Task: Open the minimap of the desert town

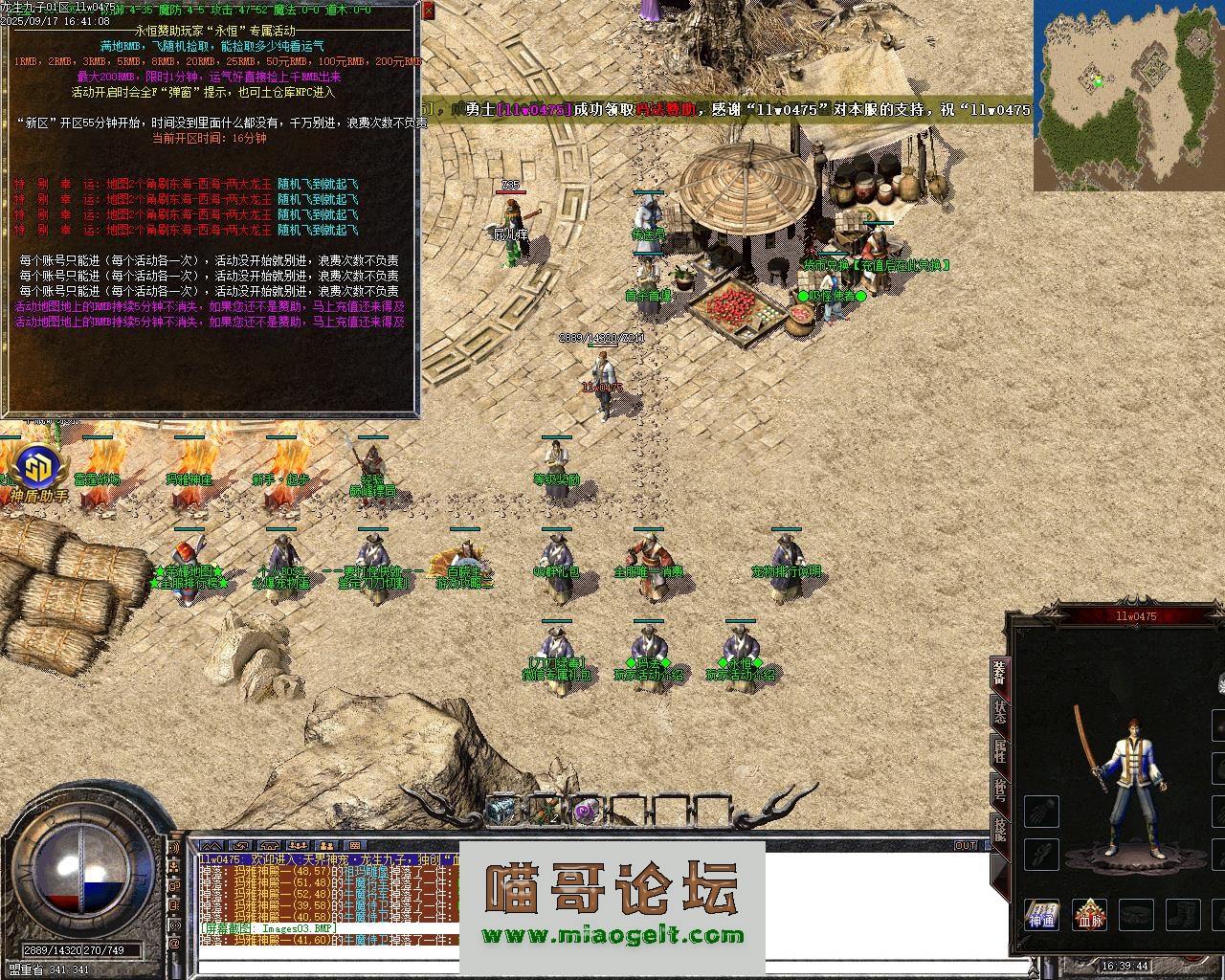Action: click(1128, 95)
